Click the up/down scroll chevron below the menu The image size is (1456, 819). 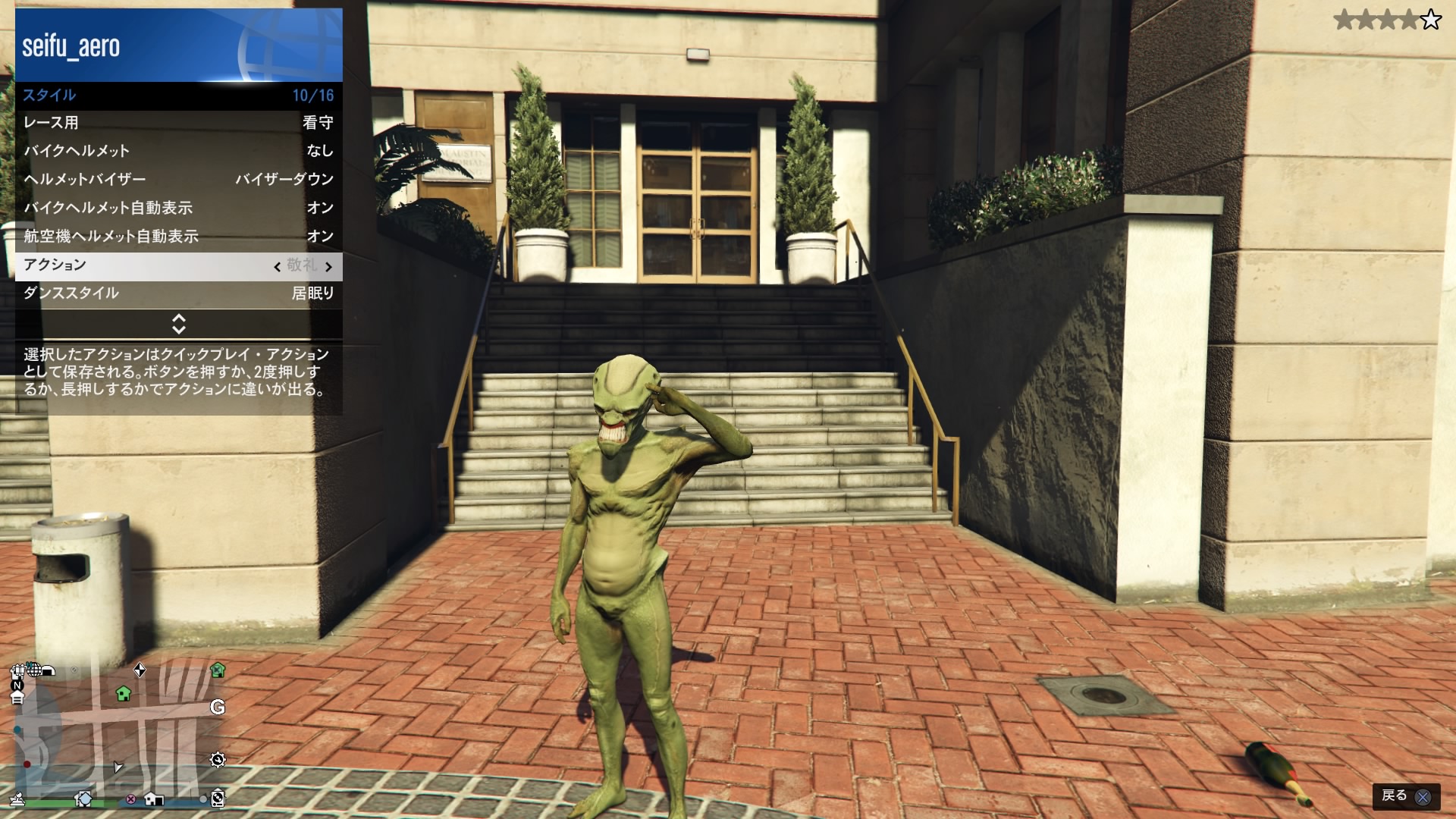point(178,325)
